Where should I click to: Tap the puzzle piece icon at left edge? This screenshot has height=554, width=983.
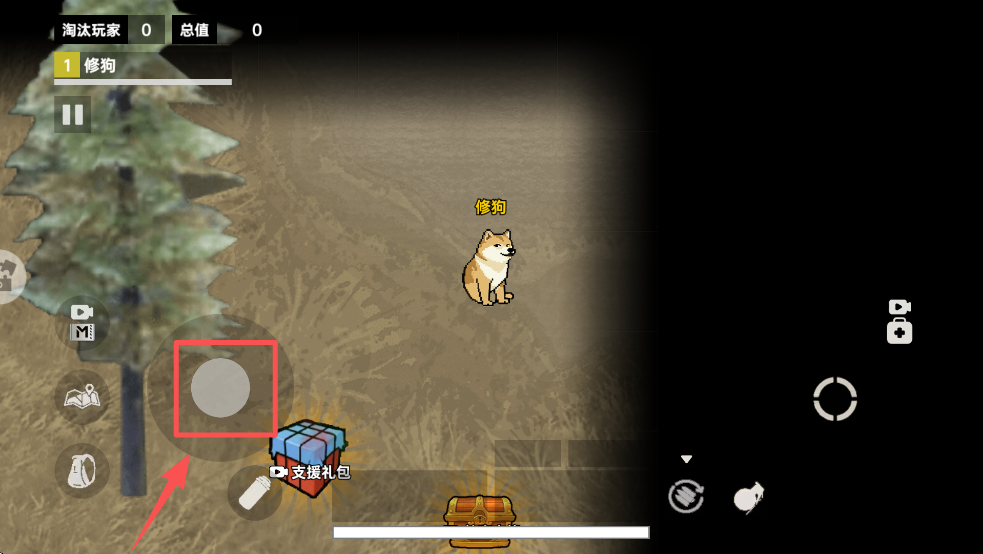[x=8, y=276]
